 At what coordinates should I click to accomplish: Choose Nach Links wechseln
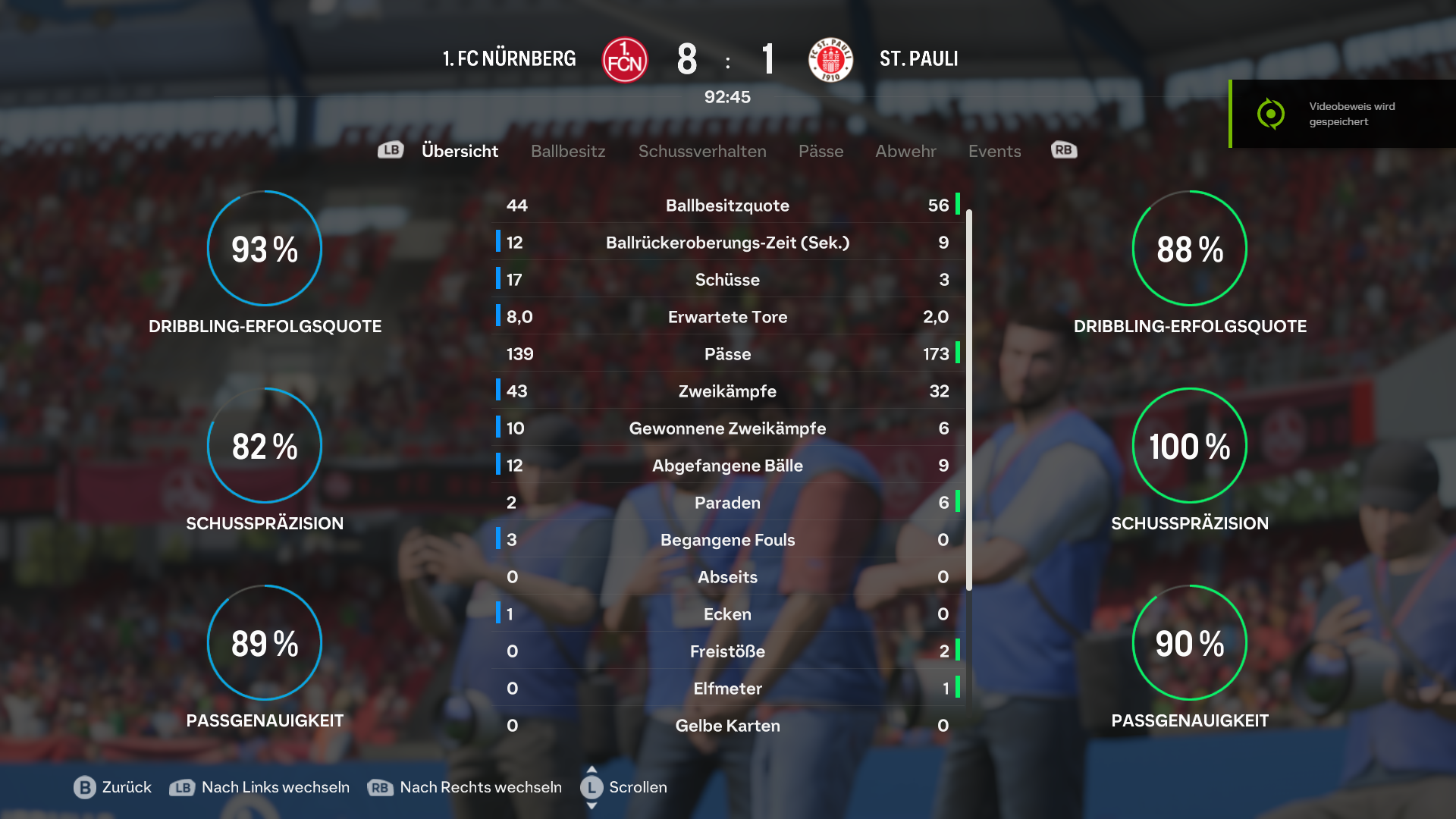click(x=259, y=787)
